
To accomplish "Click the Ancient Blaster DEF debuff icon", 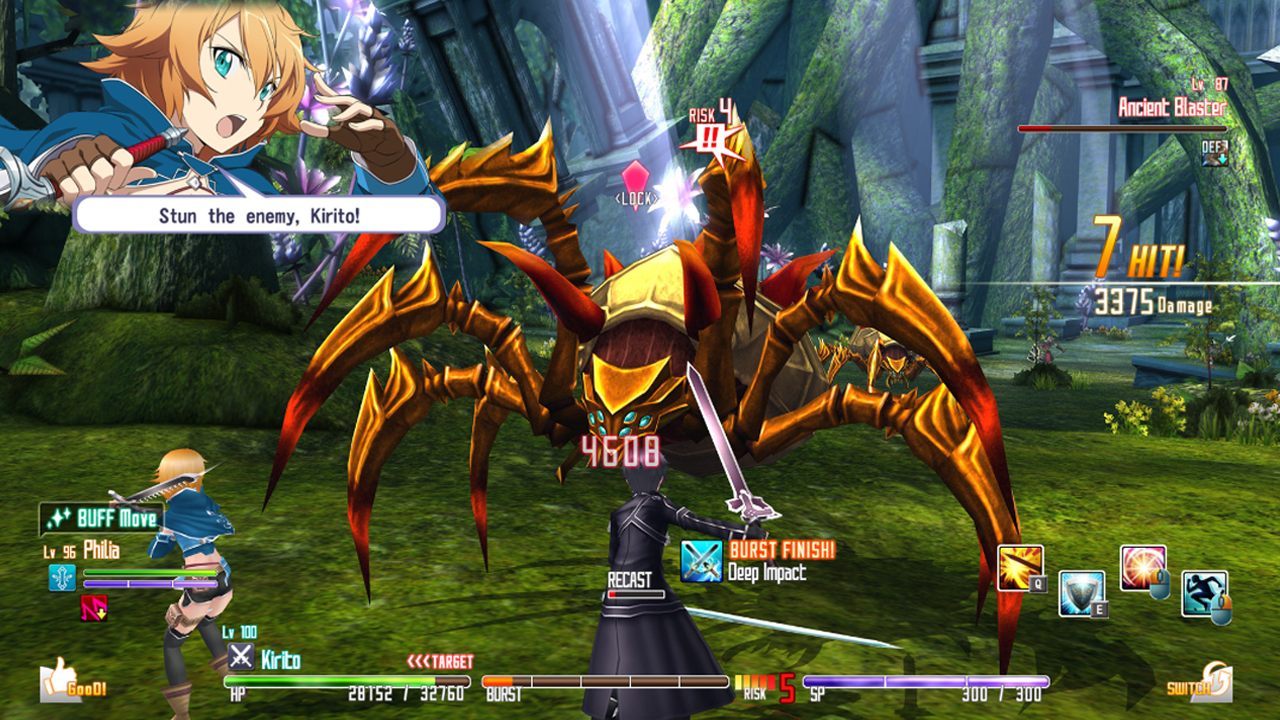I will [x=1215, y=154].
